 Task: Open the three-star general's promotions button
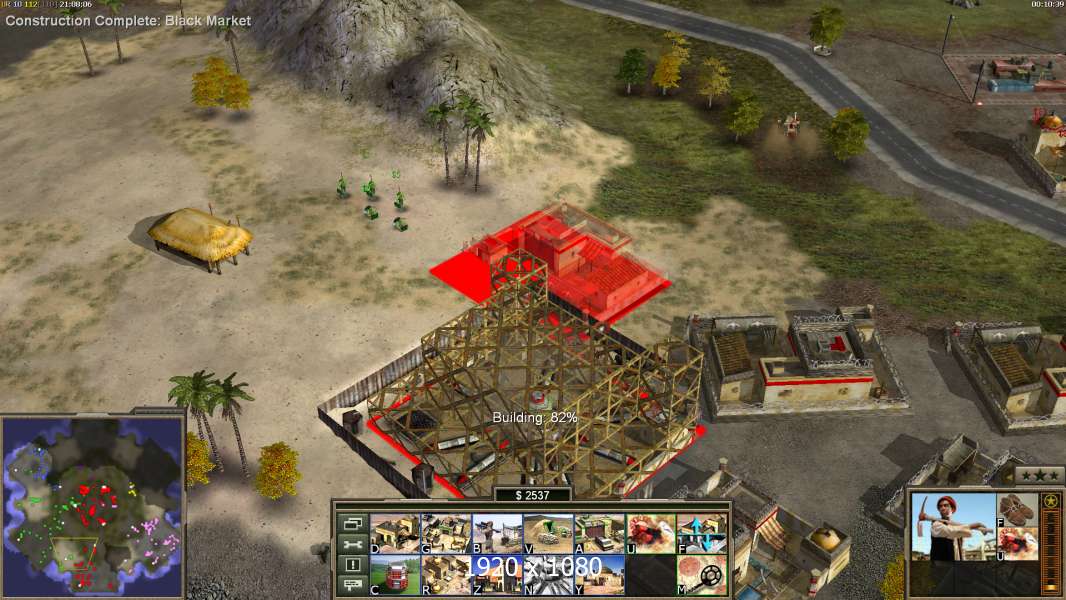(1039, 475)
